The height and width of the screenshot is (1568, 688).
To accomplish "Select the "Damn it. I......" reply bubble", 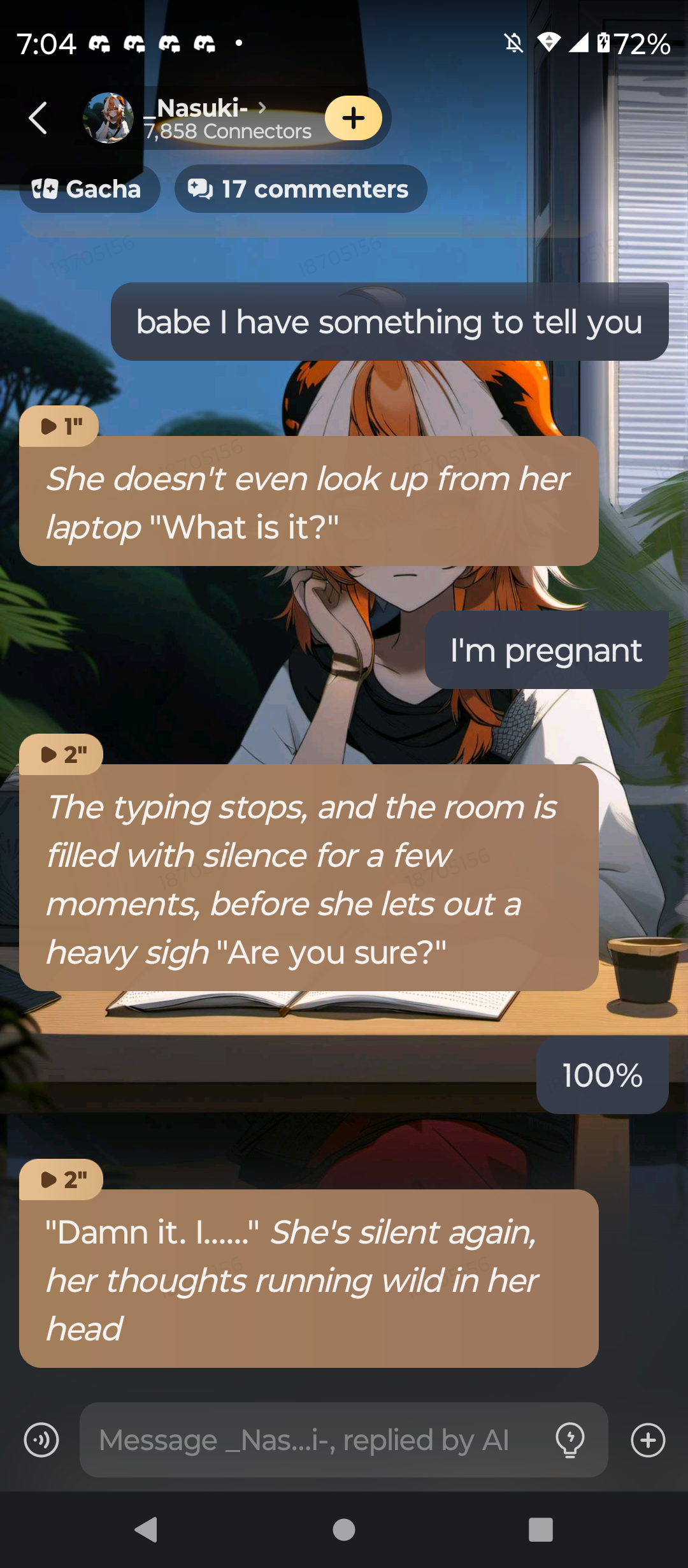I will pos(308,1279).
